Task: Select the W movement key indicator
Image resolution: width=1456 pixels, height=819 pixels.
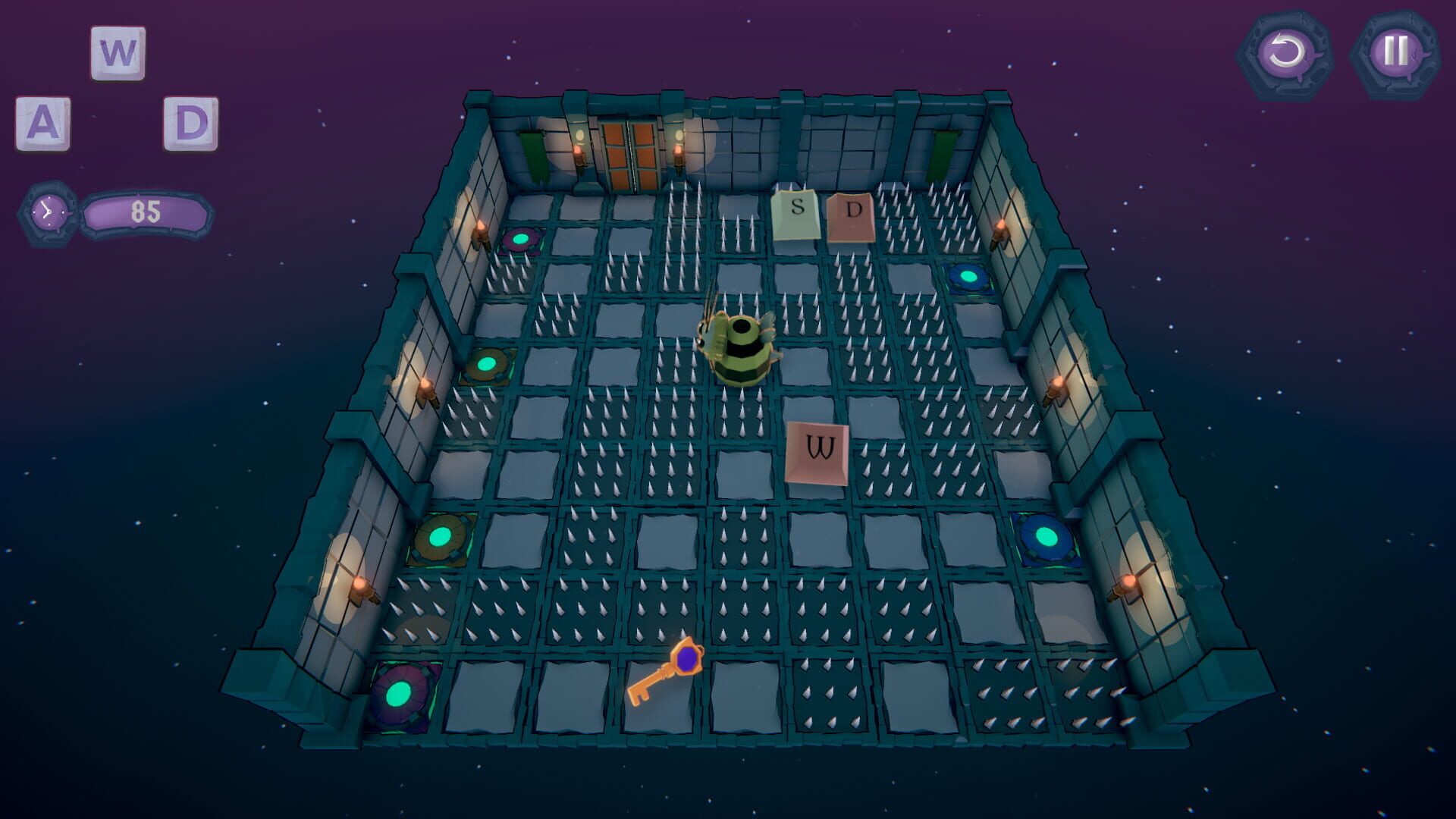Action: click(x=116, y=53)
